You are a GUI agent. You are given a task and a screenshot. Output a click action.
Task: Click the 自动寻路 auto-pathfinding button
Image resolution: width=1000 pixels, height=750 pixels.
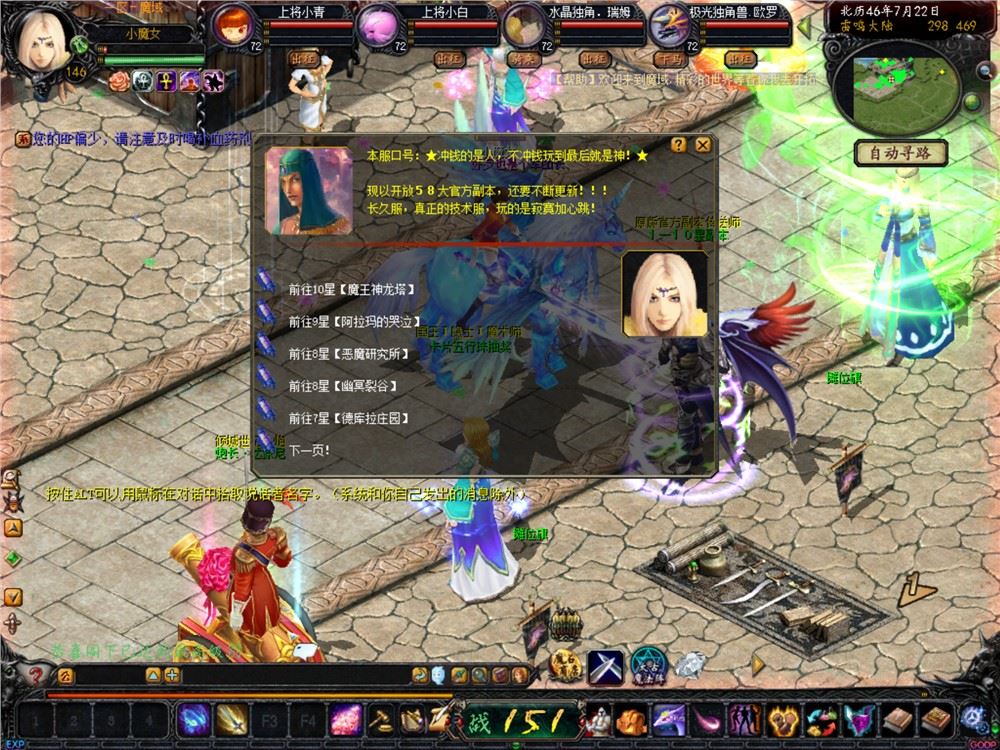pos(900,154)
